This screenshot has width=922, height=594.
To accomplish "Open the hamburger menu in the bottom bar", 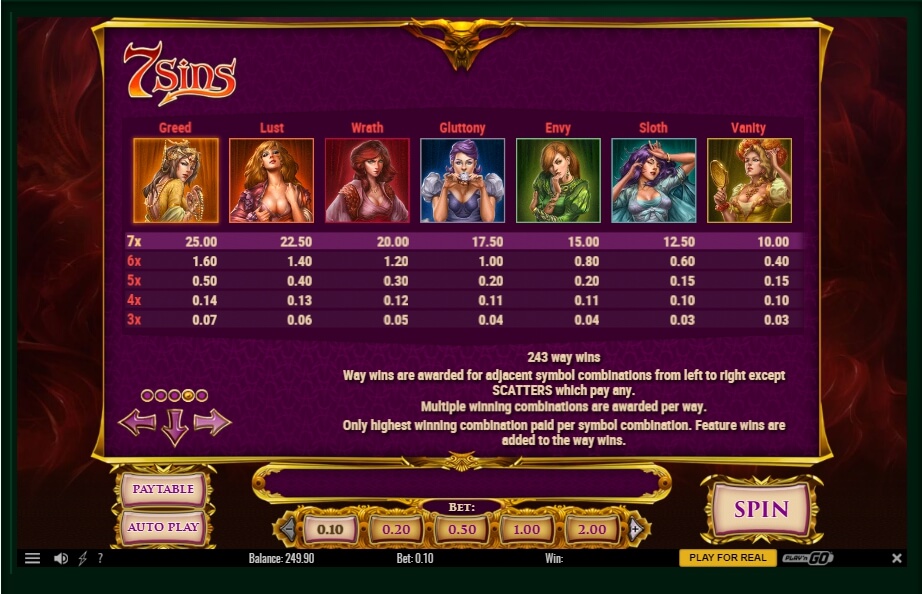I will tap(32, 558).
